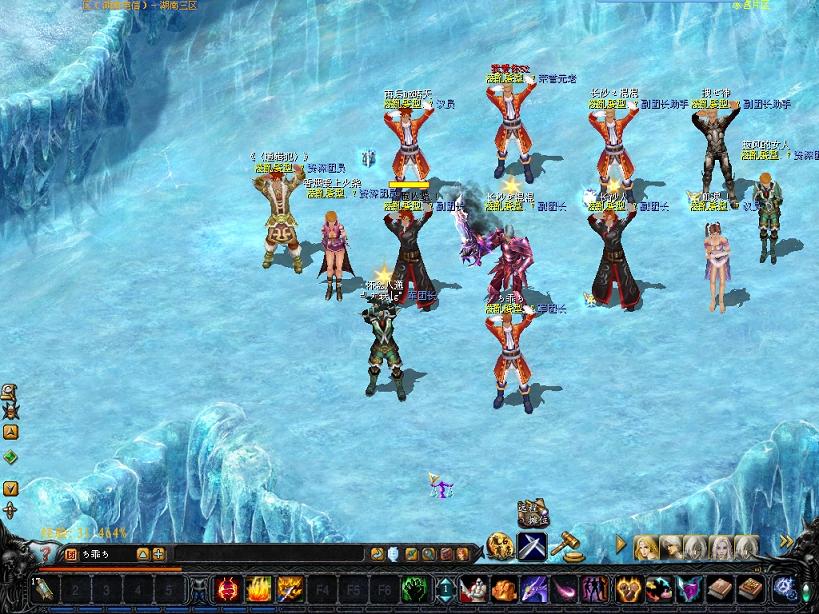
Task: Cast the flame wall fire skill
Action: 259,590
